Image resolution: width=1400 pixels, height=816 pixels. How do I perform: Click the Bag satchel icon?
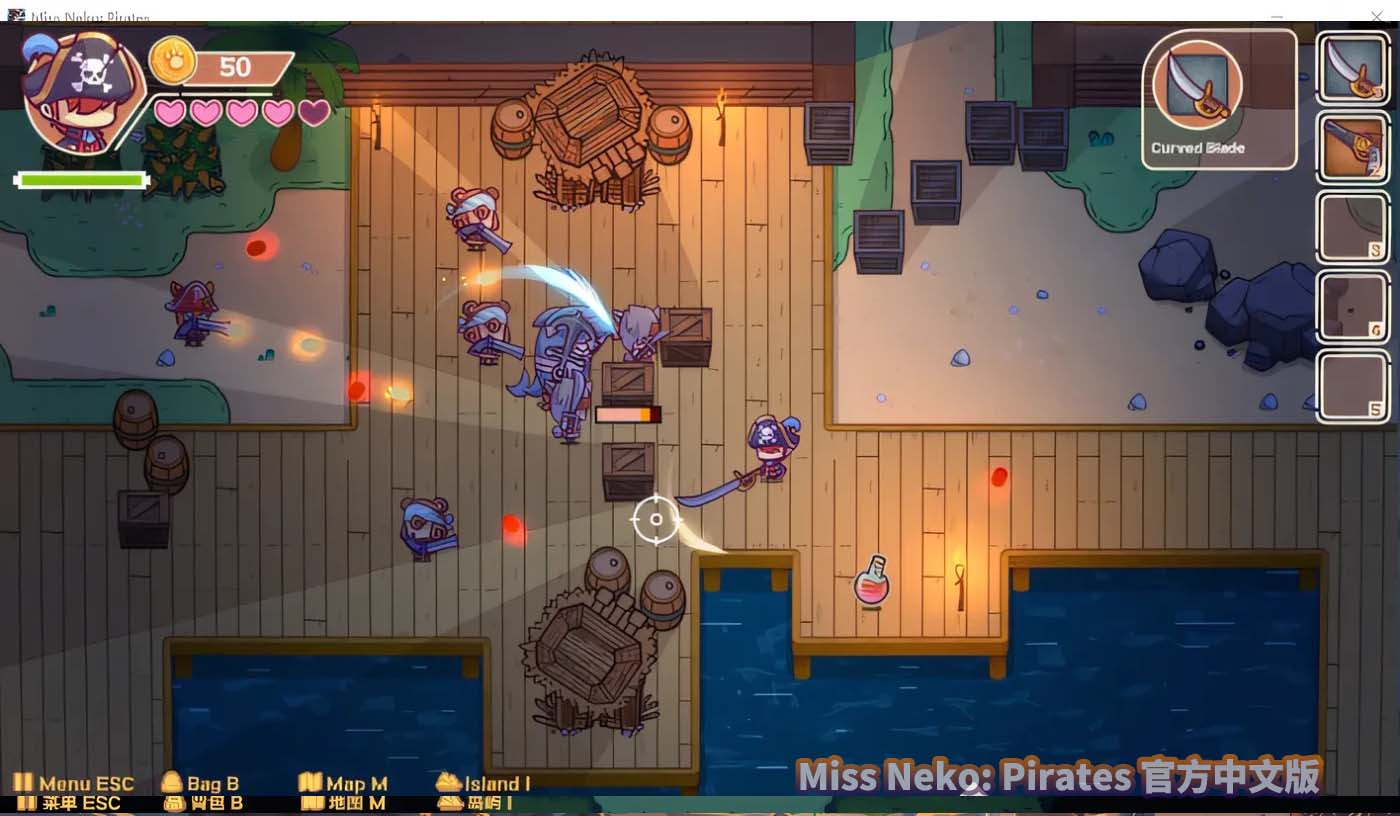[172, 783]
